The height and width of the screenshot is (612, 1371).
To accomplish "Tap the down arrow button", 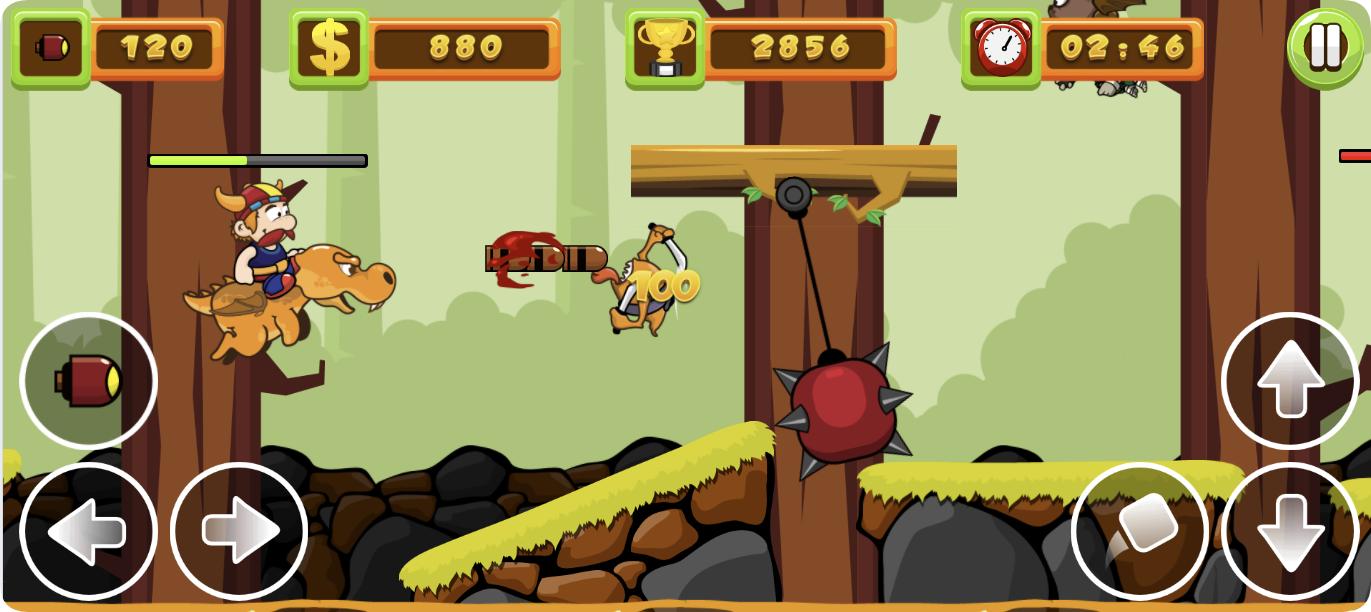I will pos(1290,531).
